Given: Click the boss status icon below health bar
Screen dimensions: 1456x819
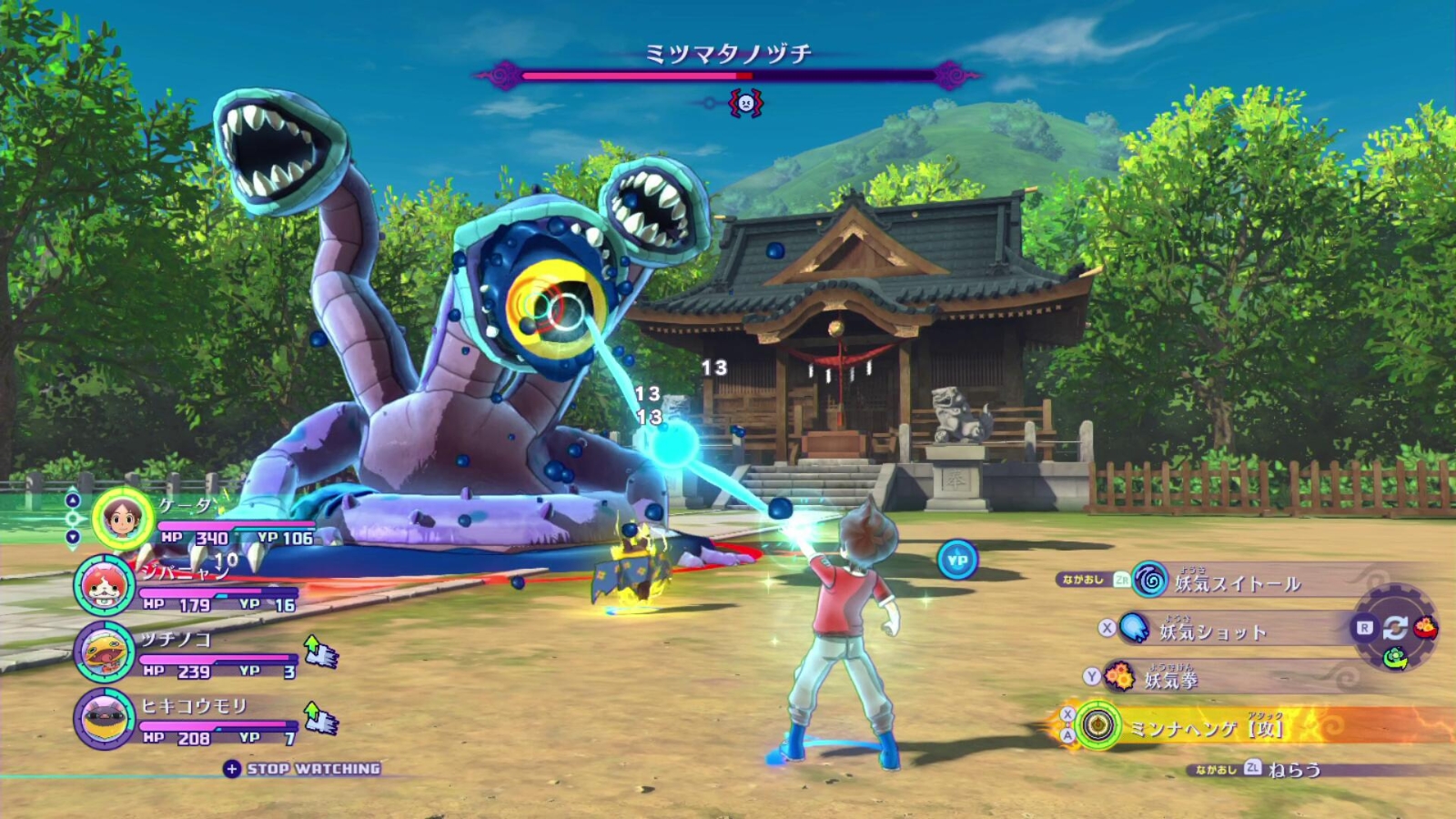Looking at the screenshot, I should click(x=745, y=103).
